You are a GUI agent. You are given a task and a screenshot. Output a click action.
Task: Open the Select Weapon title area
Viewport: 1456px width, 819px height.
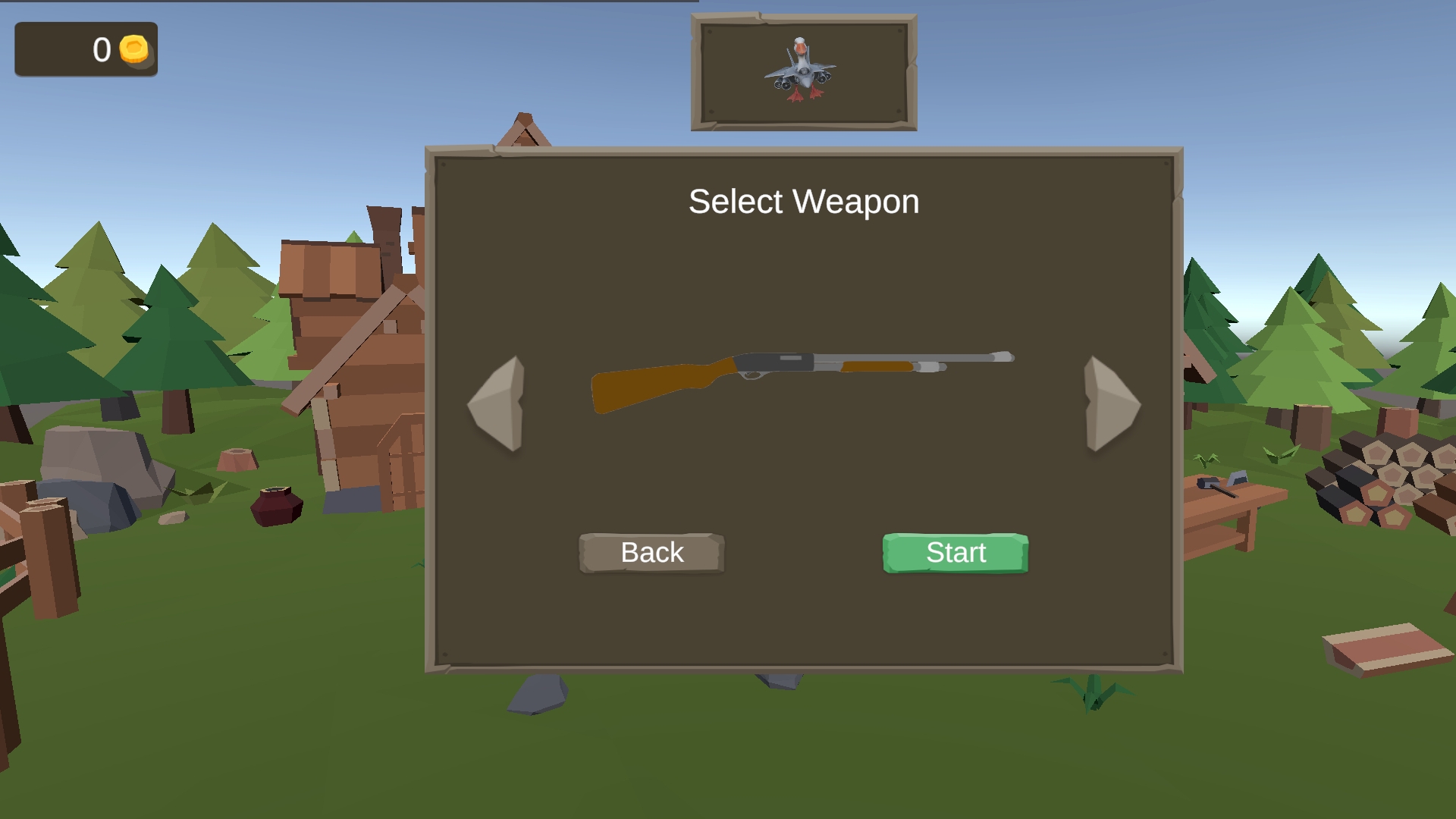(803, 201)
